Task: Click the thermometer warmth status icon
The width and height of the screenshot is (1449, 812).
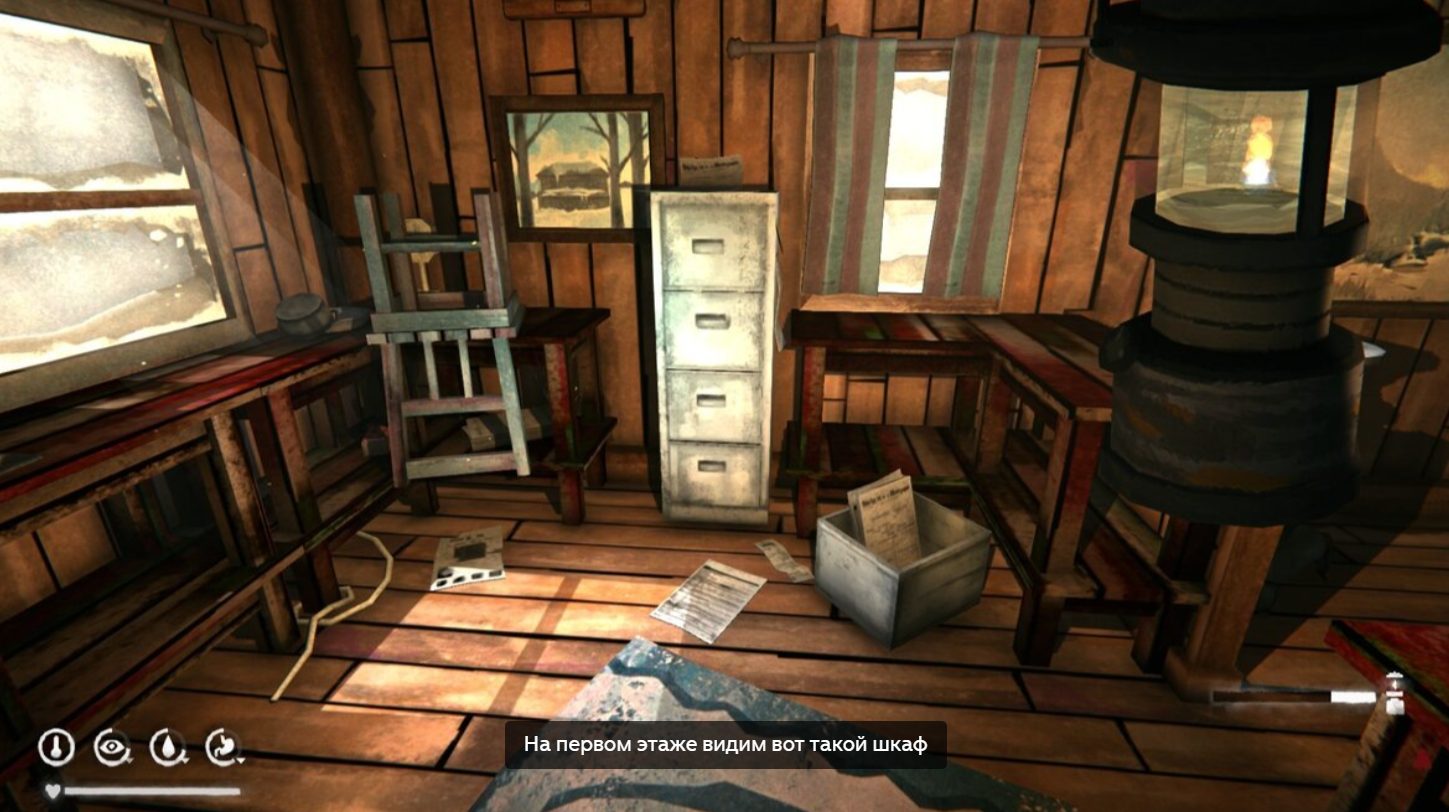Action: pyautogui.click(x=56, y=746)
